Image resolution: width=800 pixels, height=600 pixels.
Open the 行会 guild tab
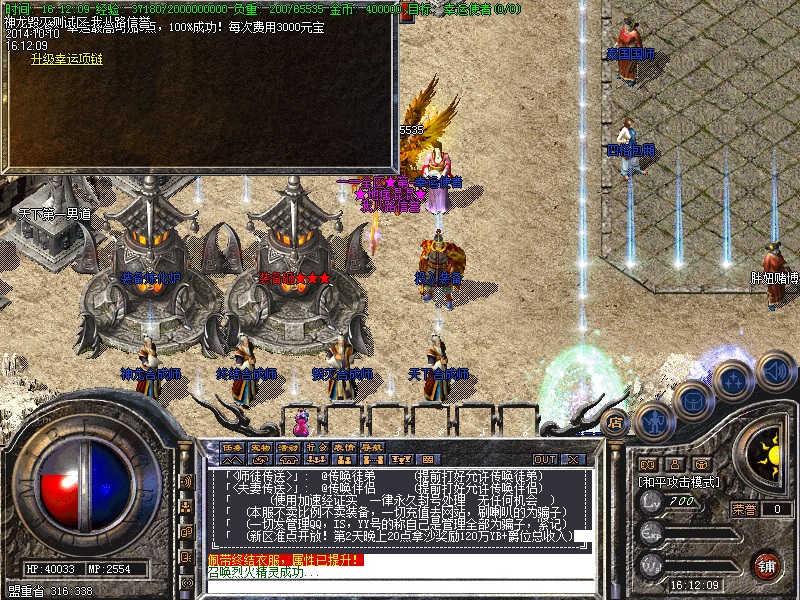coord(317,447)
